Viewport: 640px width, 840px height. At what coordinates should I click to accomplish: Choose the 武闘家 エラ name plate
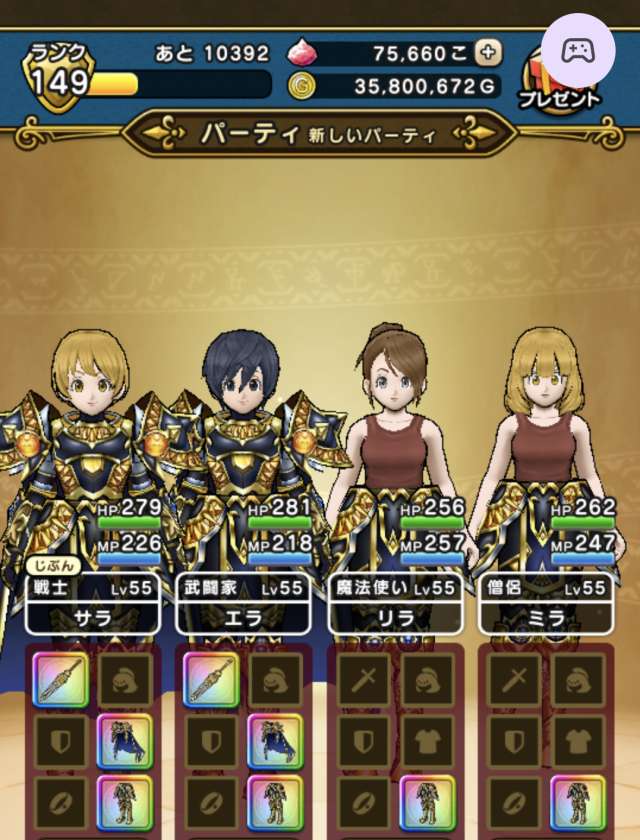pyautogui.click(x=243, y=604)
